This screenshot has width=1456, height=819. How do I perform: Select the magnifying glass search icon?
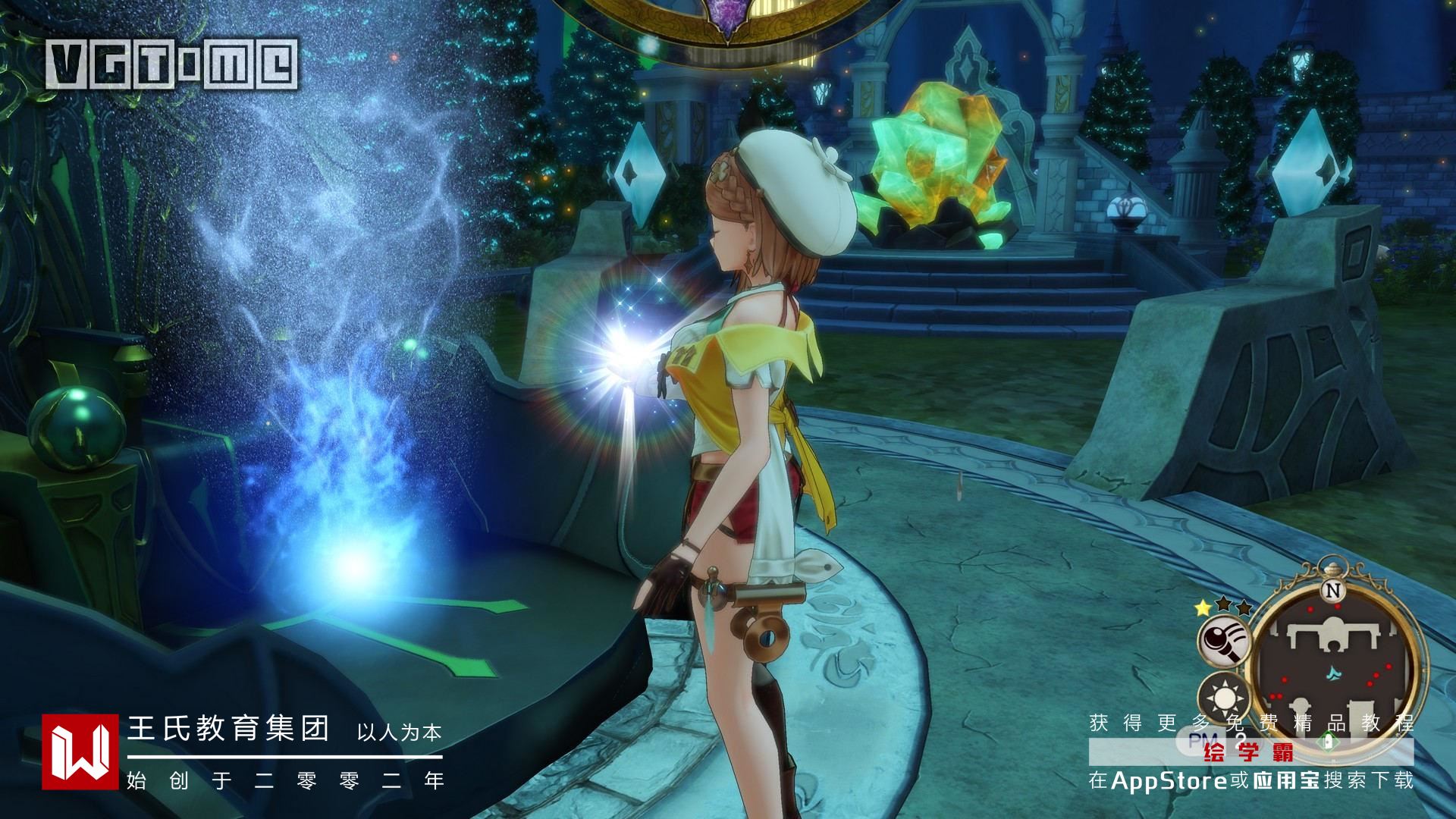(1223, 639)
